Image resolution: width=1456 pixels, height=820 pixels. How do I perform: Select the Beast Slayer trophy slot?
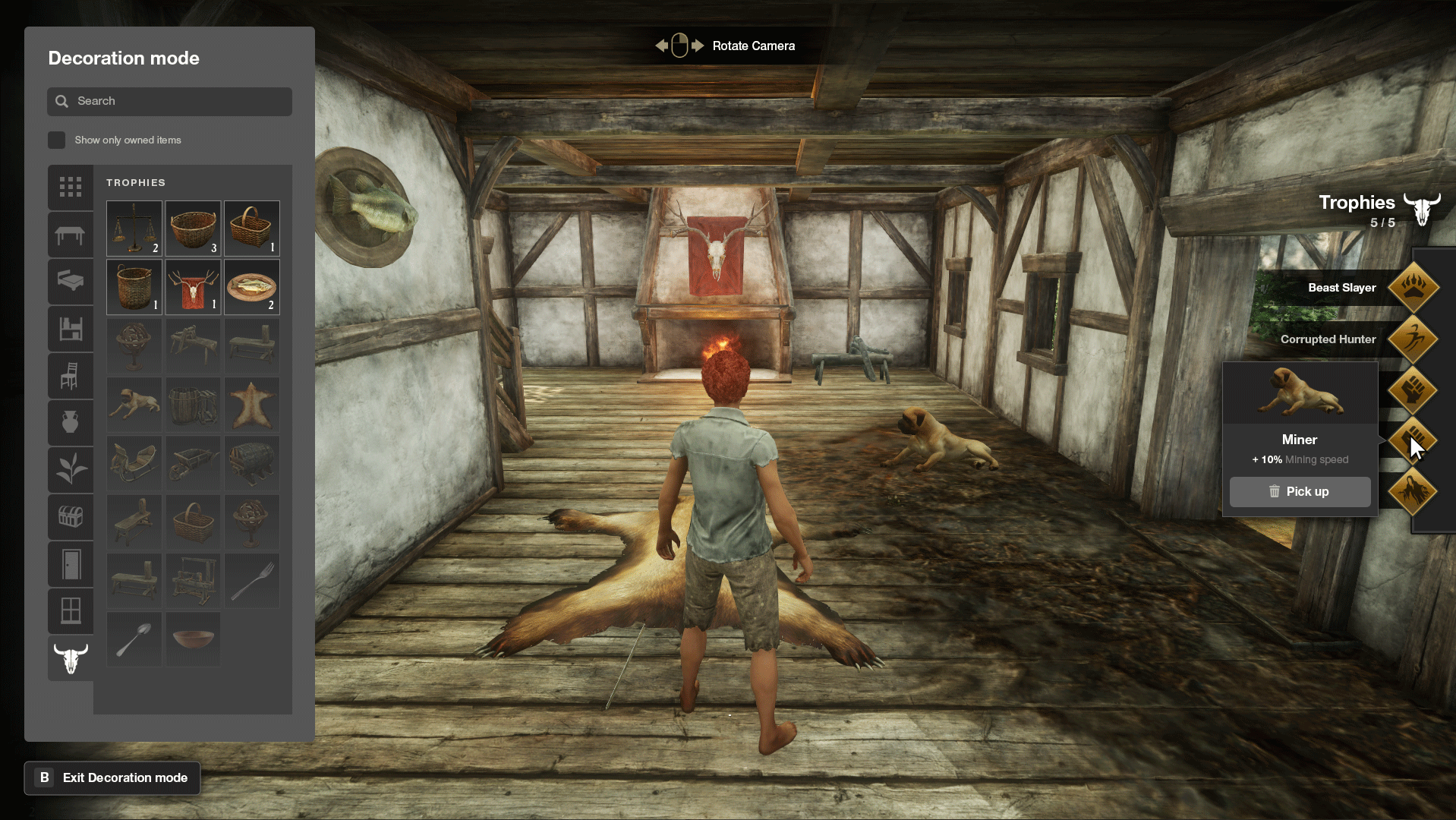1413,288
